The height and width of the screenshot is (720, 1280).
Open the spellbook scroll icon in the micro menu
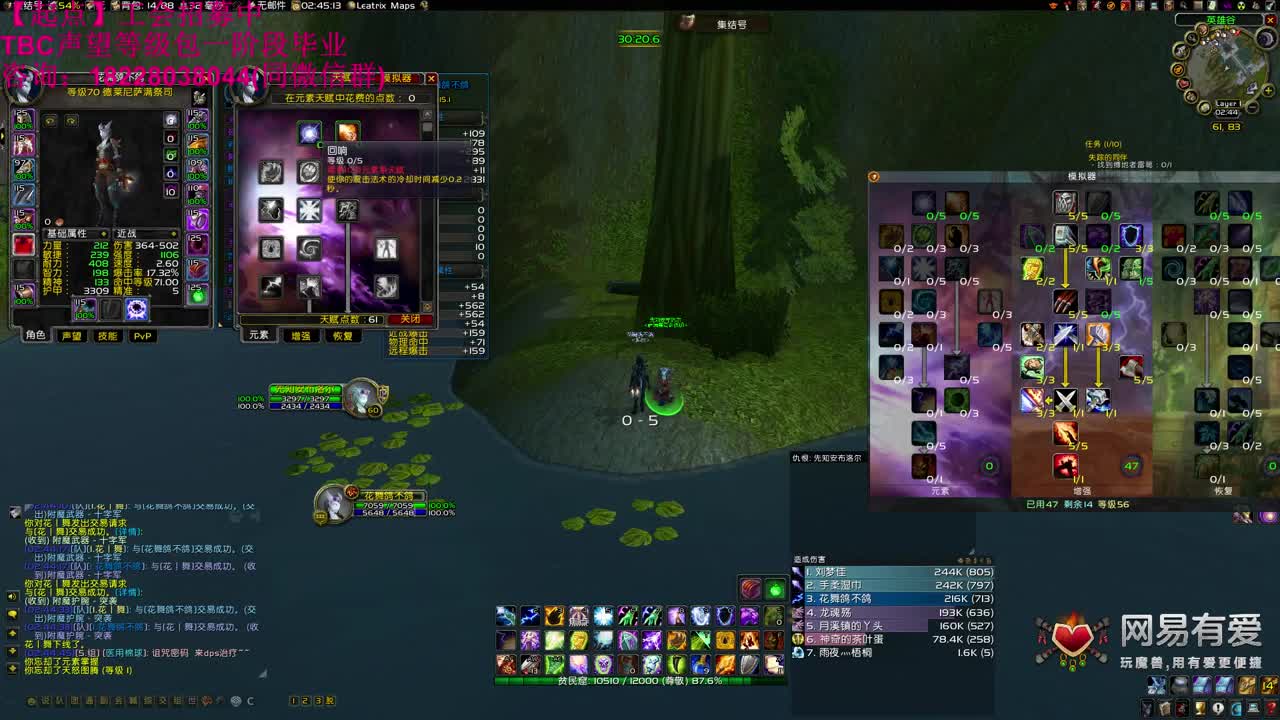point(1164,708)
